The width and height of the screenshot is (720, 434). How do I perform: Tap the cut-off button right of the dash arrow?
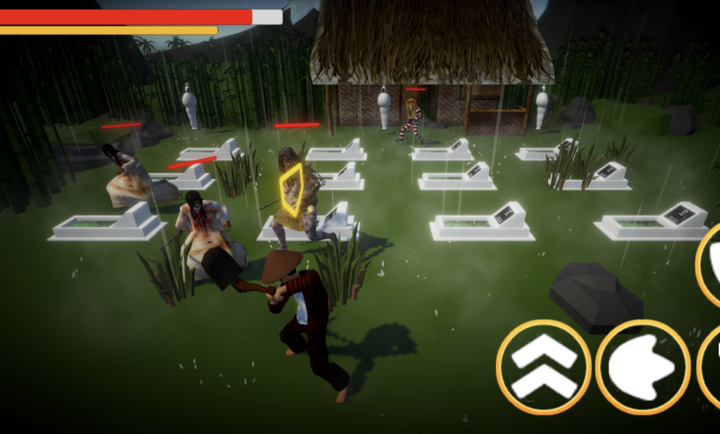[x=711, y=366]
